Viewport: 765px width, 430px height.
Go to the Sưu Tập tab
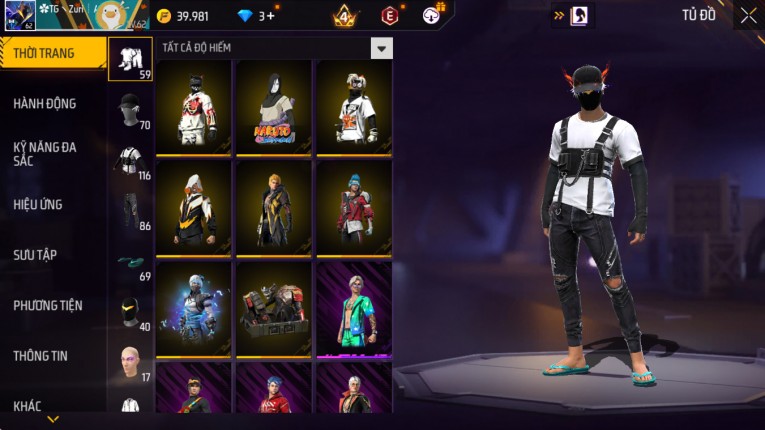[36, 255]
